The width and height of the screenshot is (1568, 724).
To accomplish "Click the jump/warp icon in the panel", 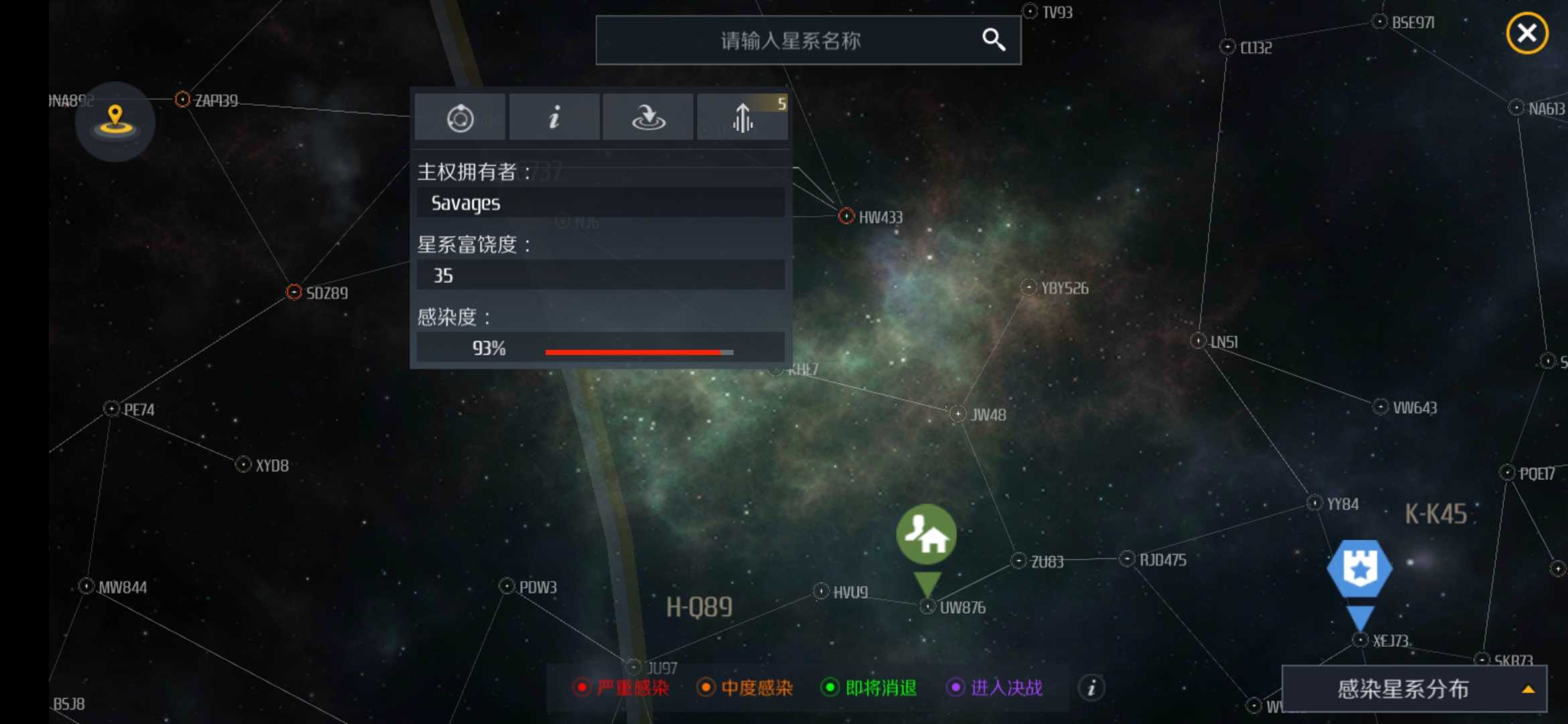I will pos(647,117).
